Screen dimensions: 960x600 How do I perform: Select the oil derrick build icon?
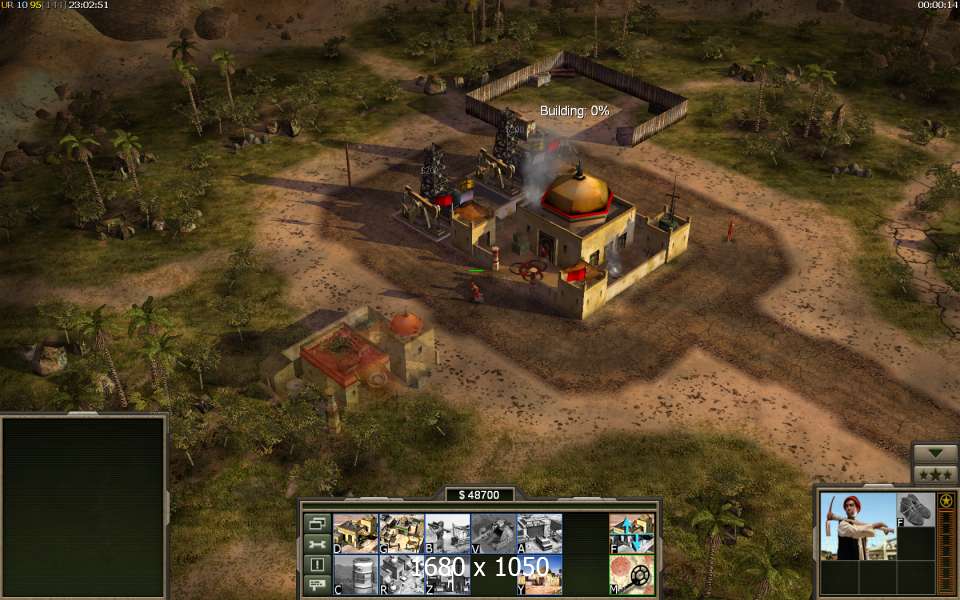pyautogui.click(x=447, y=533)
